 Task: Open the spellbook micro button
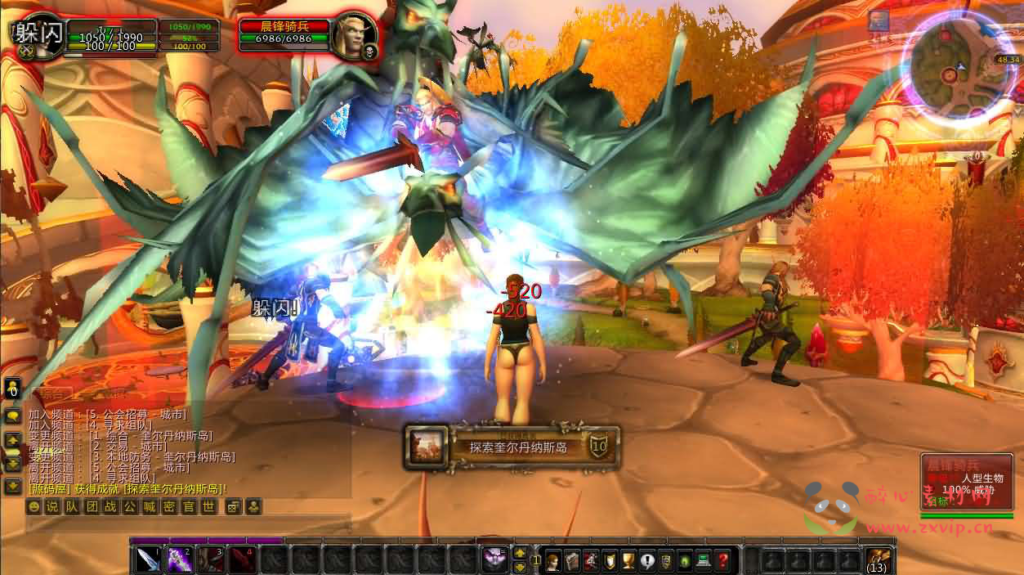pos(572,561)
